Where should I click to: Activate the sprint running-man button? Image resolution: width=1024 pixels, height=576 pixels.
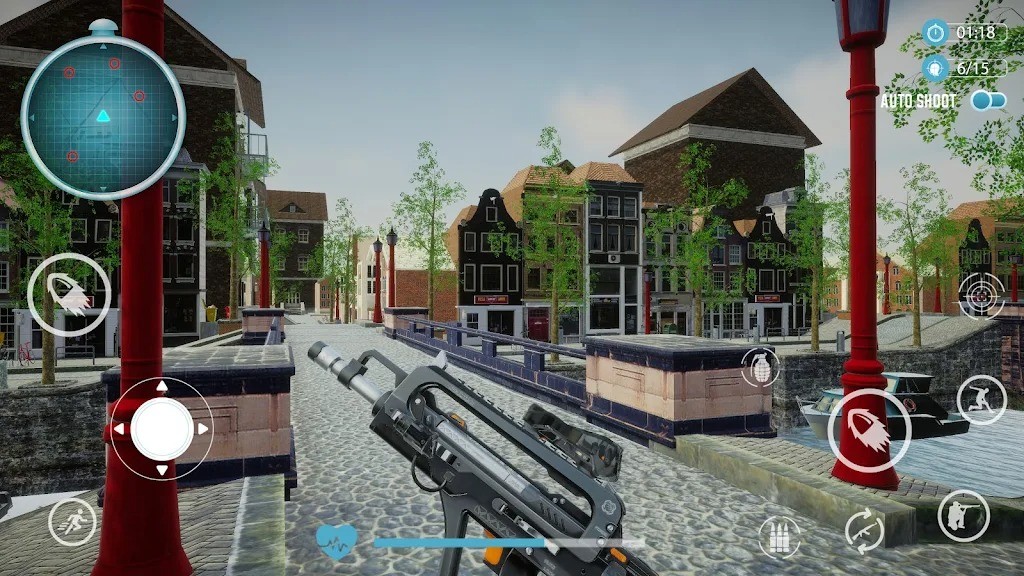tap(73, 521)
